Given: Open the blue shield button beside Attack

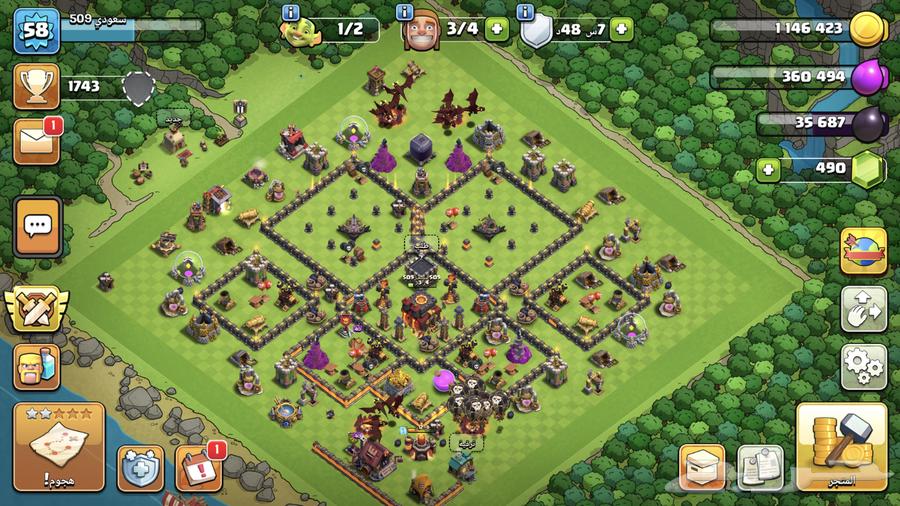Looking at the screenshot, I should 141,468.
